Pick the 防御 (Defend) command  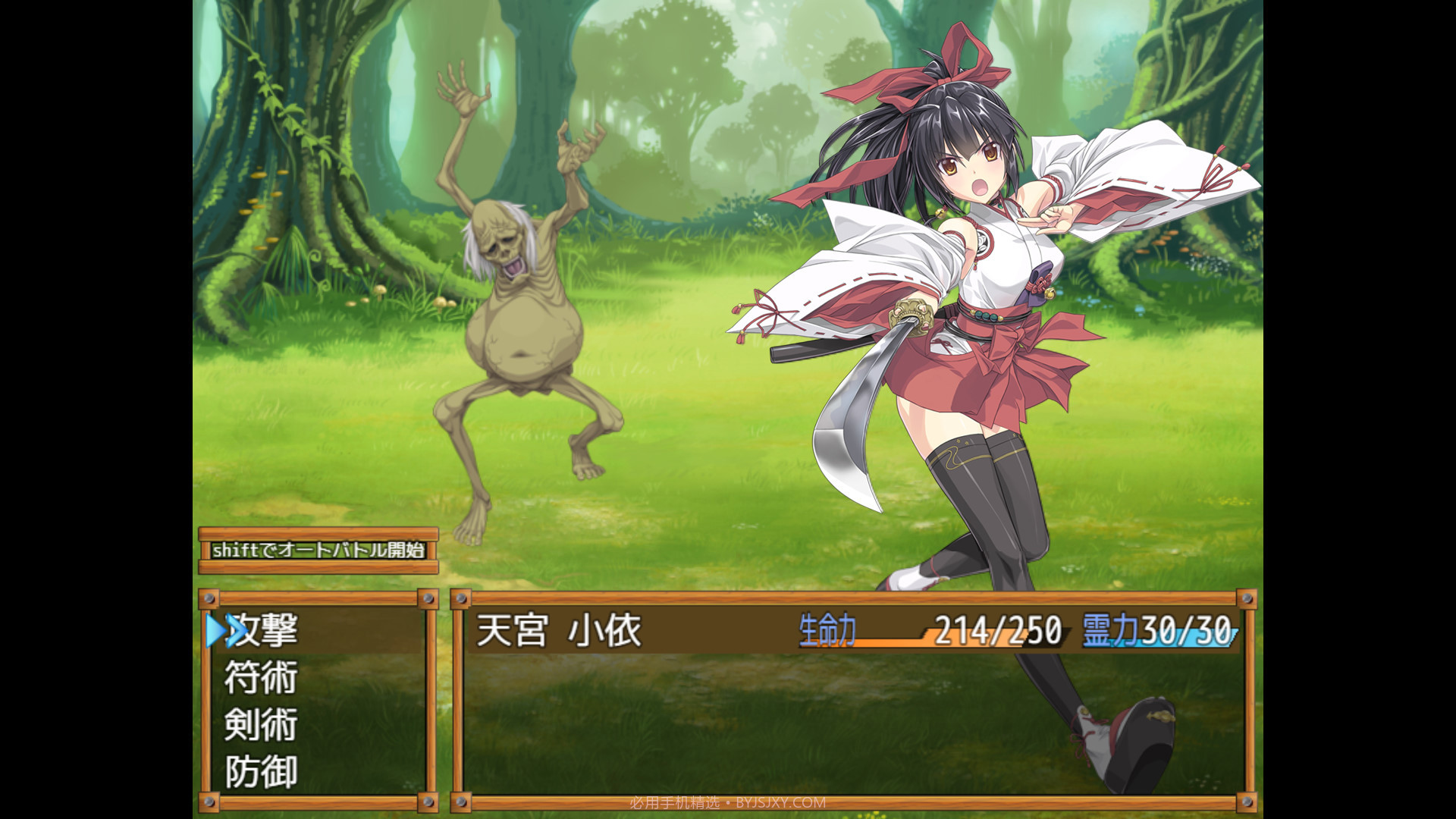click(x=262, y=772)
